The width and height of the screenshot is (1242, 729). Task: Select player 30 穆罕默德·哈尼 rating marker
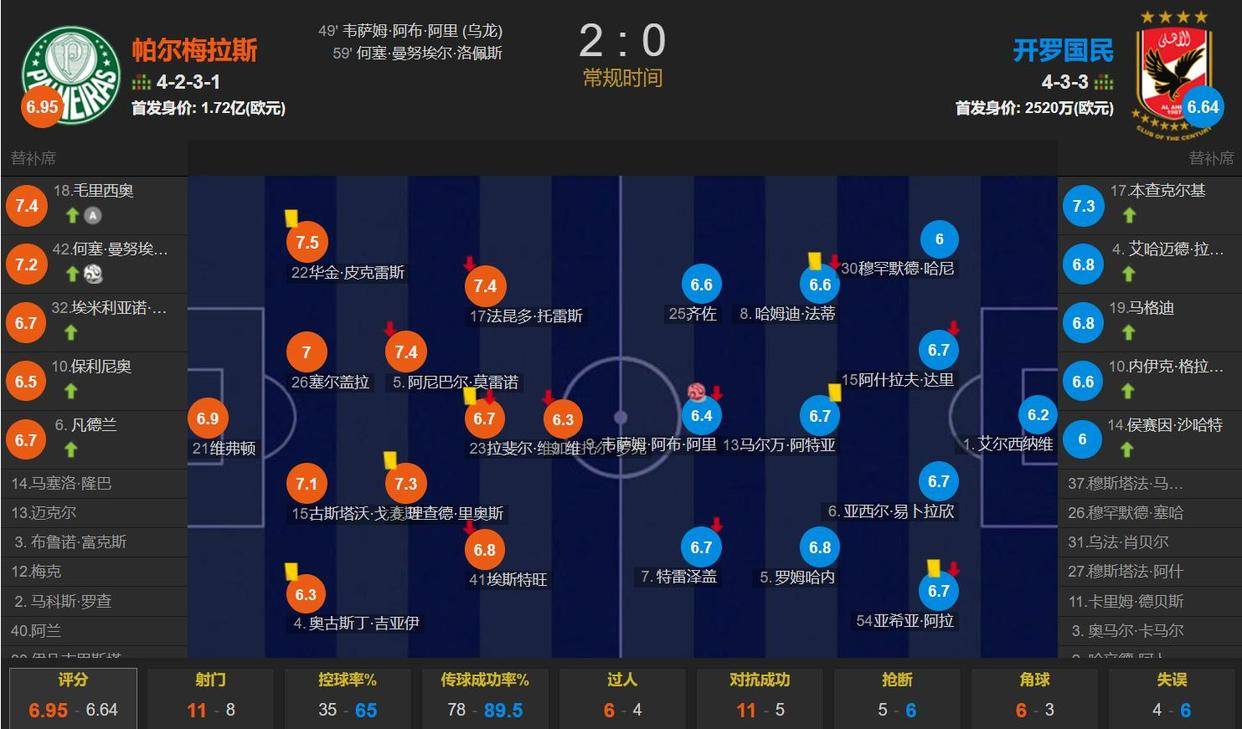click(x=939, y=240)
